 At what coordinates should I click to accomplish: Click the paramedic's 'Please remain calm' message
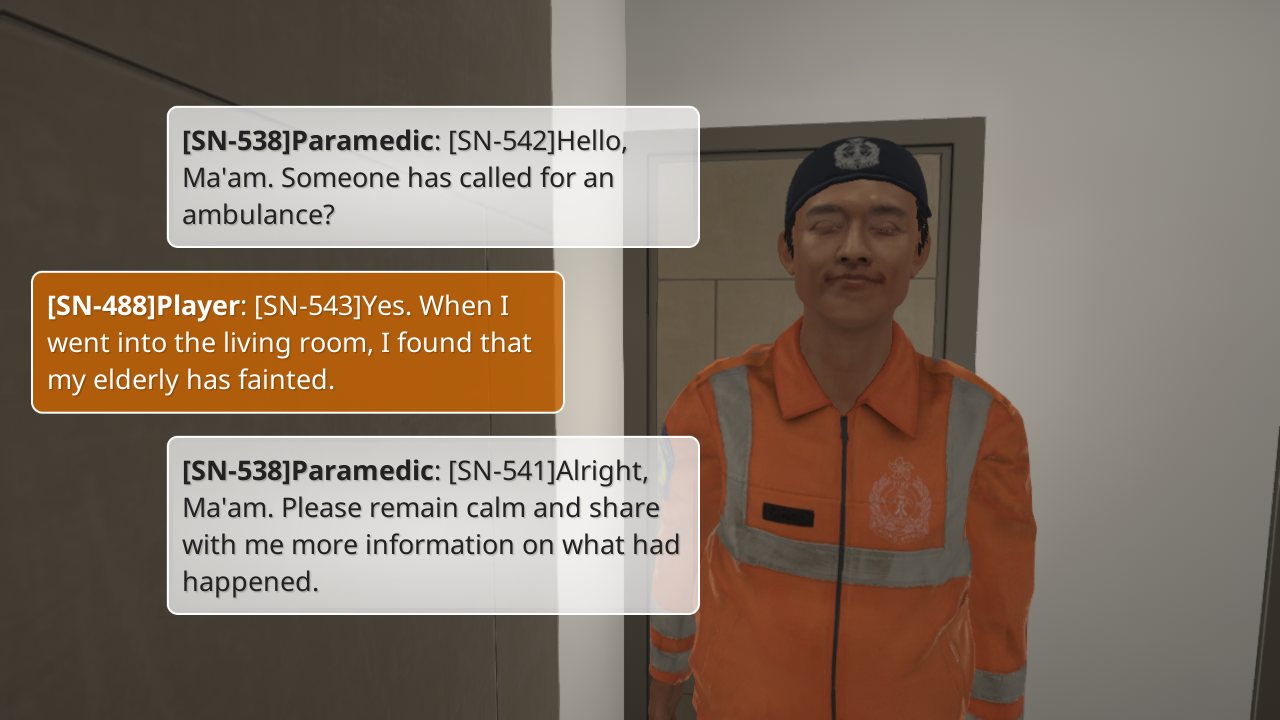pos(432,525)
